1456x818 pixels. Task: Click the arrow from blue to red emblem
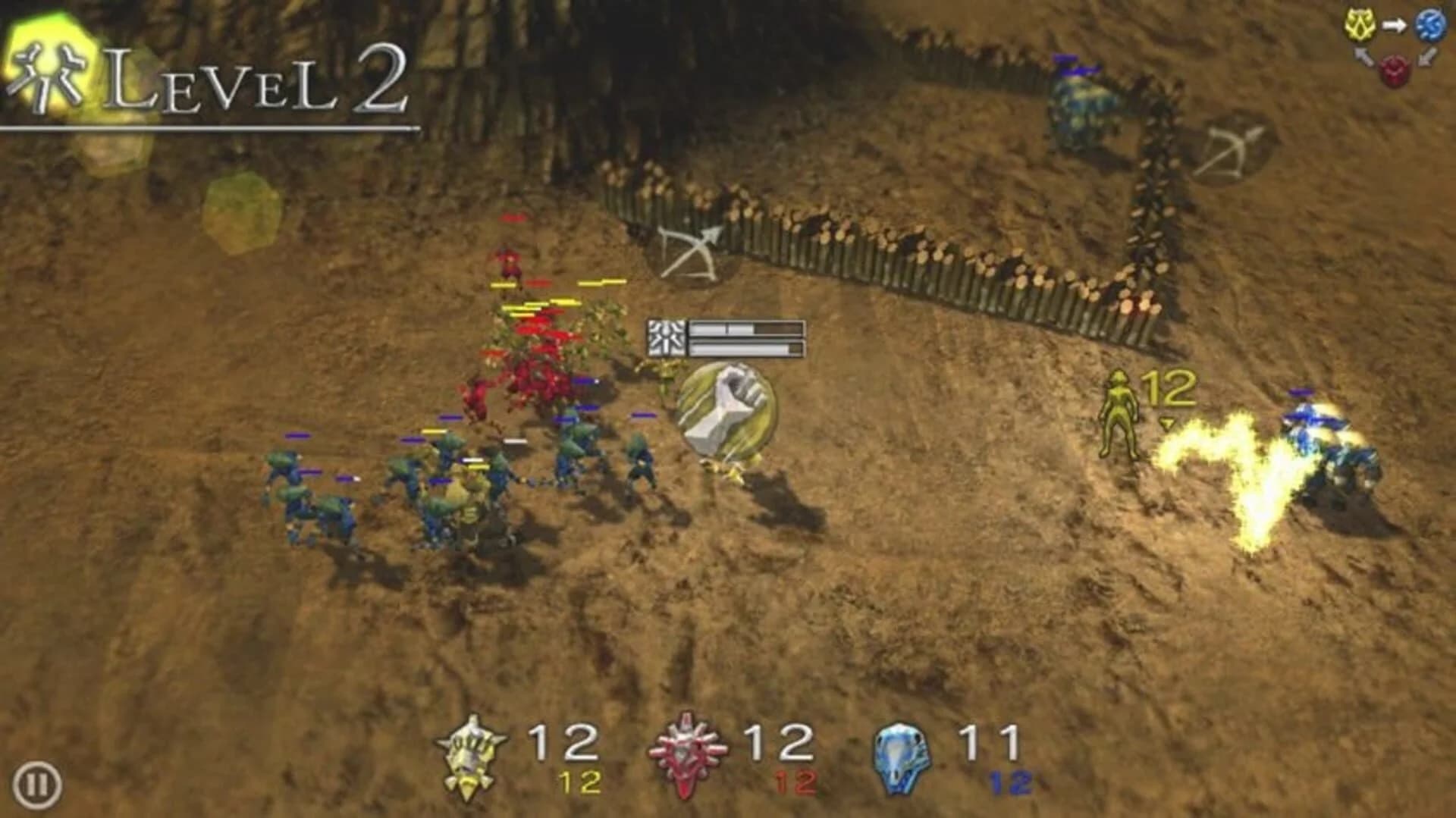click(1427, 57)
